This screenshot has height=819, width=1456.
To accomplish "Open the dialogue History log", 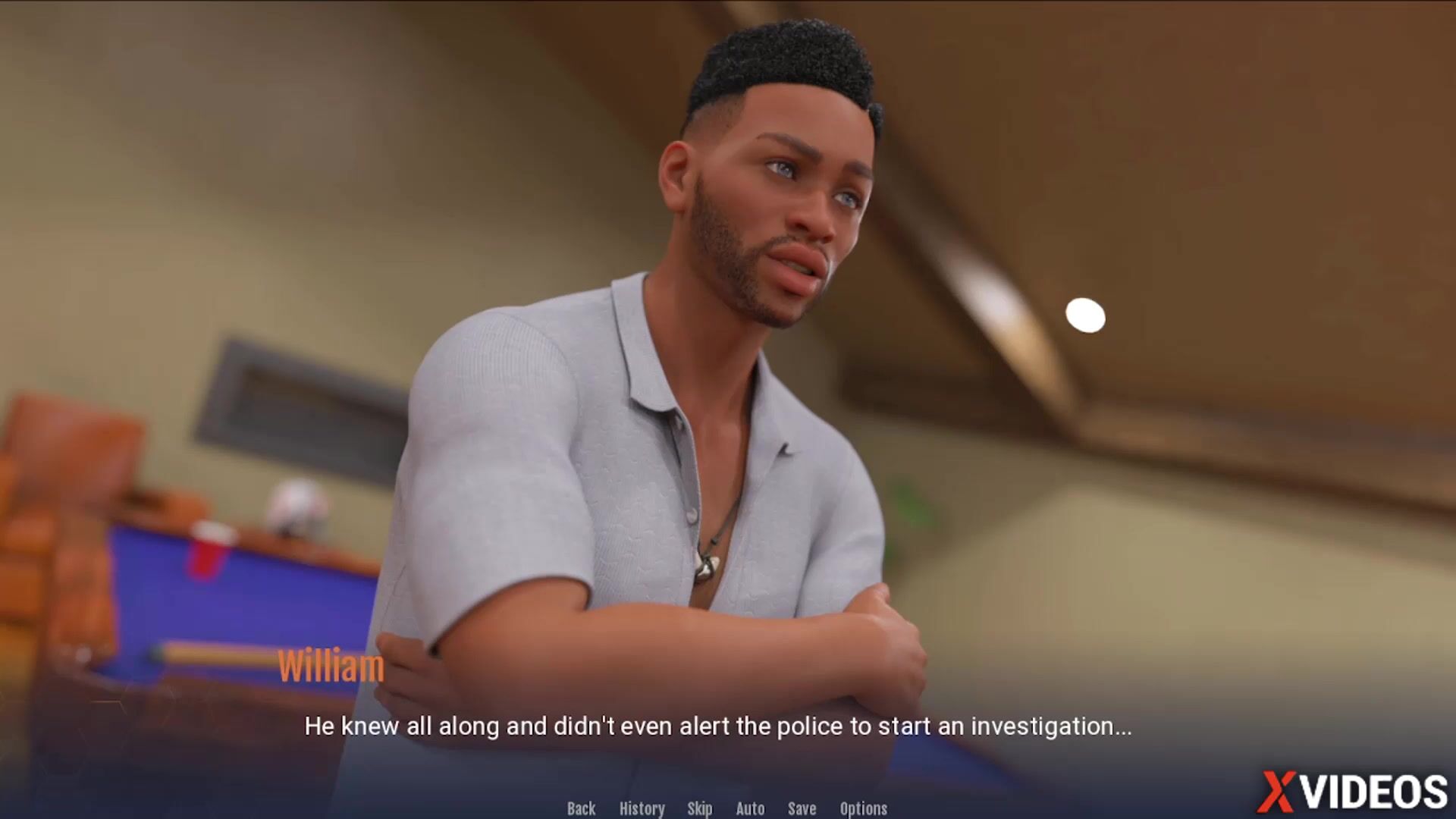I will tap(642, 808).
